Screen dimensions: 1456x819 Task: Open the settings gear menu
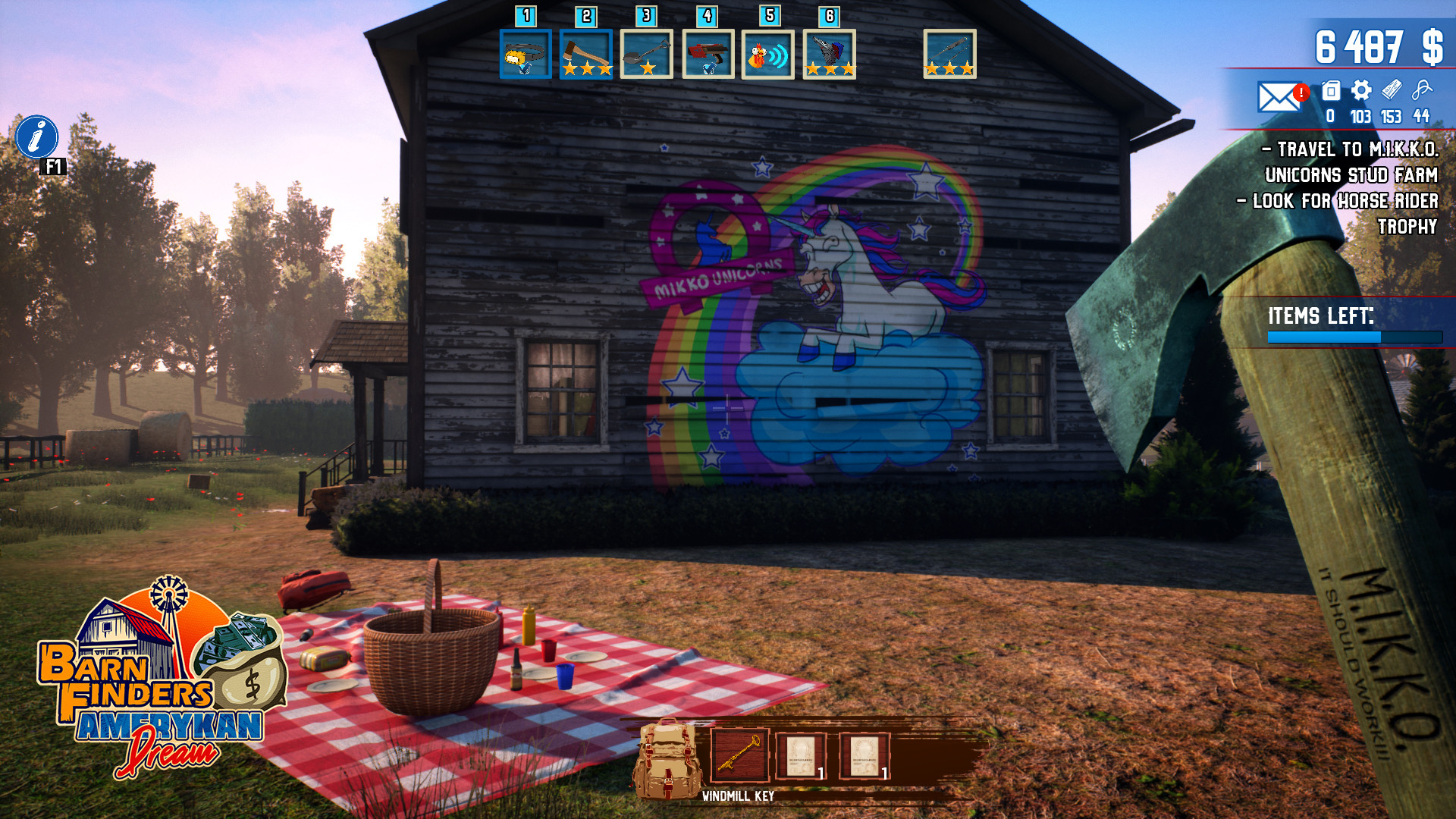pos(1360,92)
